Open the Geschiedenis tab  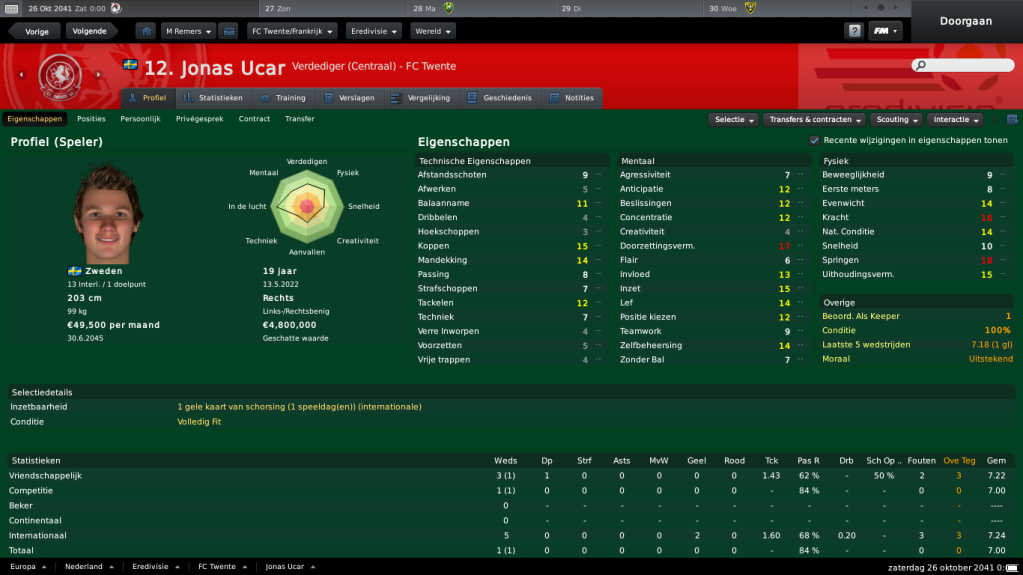[499, 98]
